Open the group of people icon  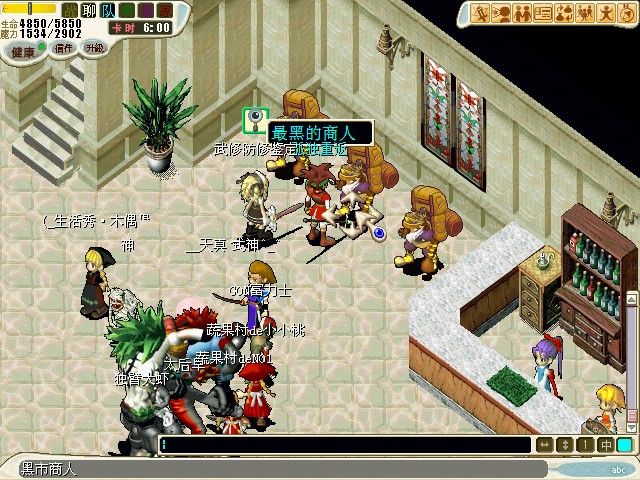coord(585,13)
